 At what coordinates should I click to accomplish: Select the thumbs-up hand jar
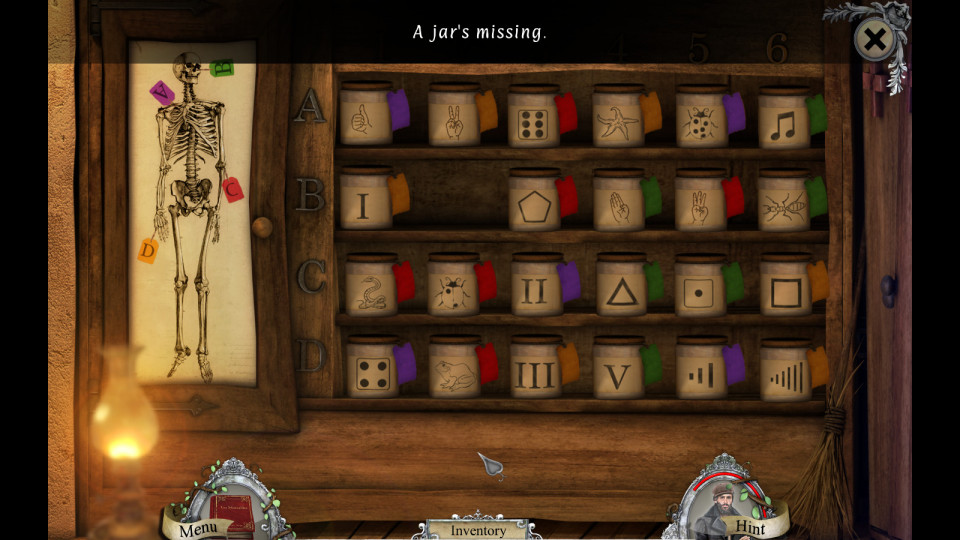(364, 120)
